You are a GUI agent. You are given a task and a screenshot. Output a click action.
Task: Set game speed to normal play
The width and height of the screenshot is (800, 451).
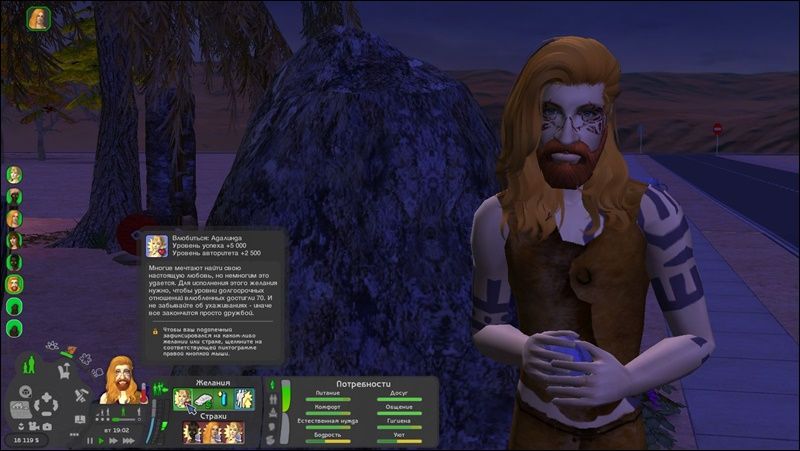point(102,440)
